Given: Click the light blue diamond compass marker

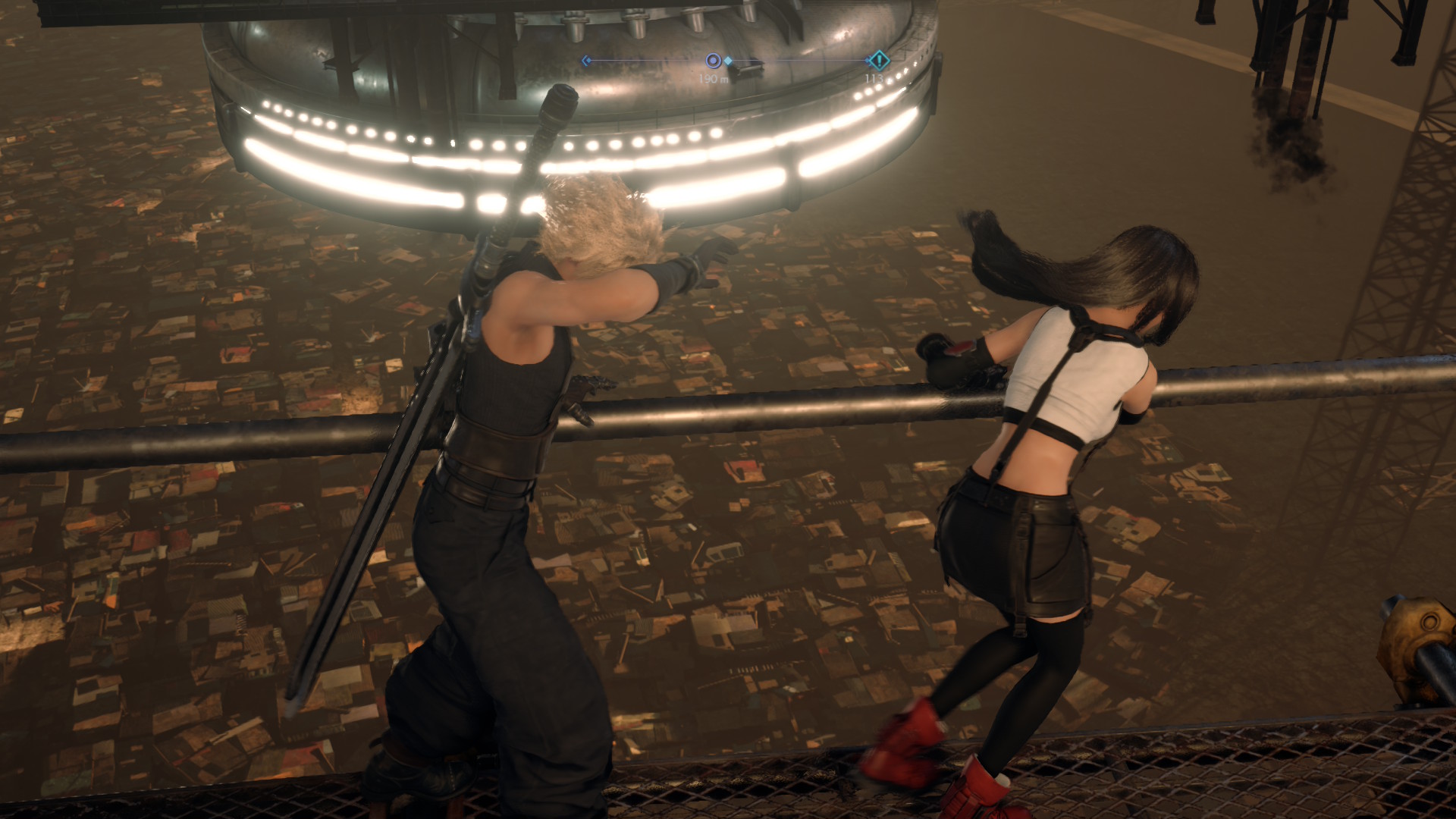Looking at the screenshot, I should click(728, 61).
